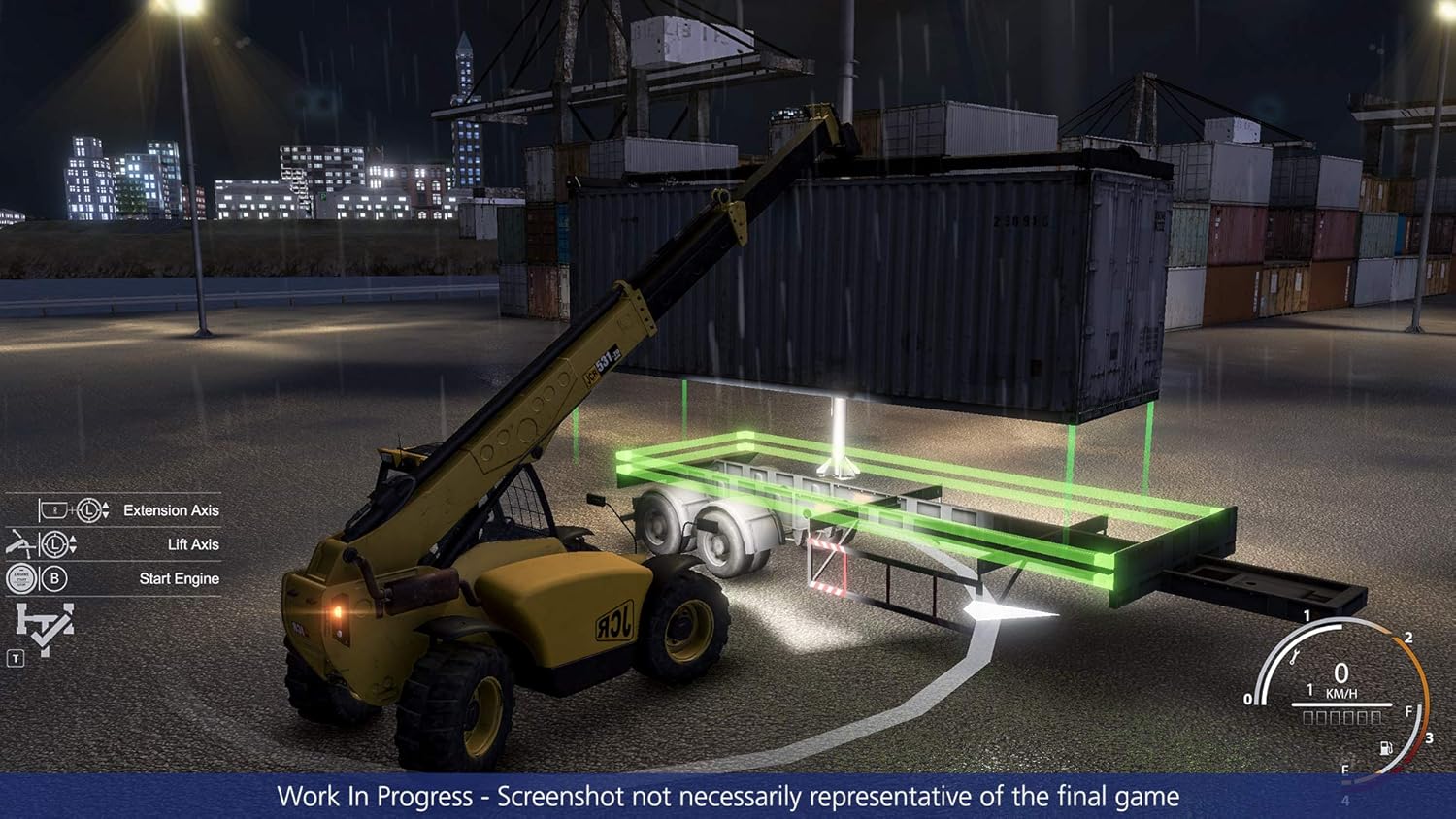
Task: Click the Engine Start/Stop icon
Action: click(20, 576)
